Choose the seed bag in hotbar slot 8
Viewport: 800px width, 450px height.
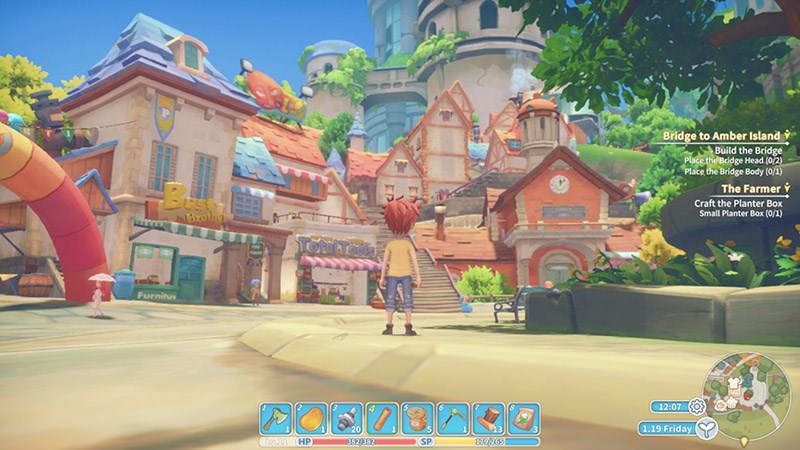pos(523,418)
